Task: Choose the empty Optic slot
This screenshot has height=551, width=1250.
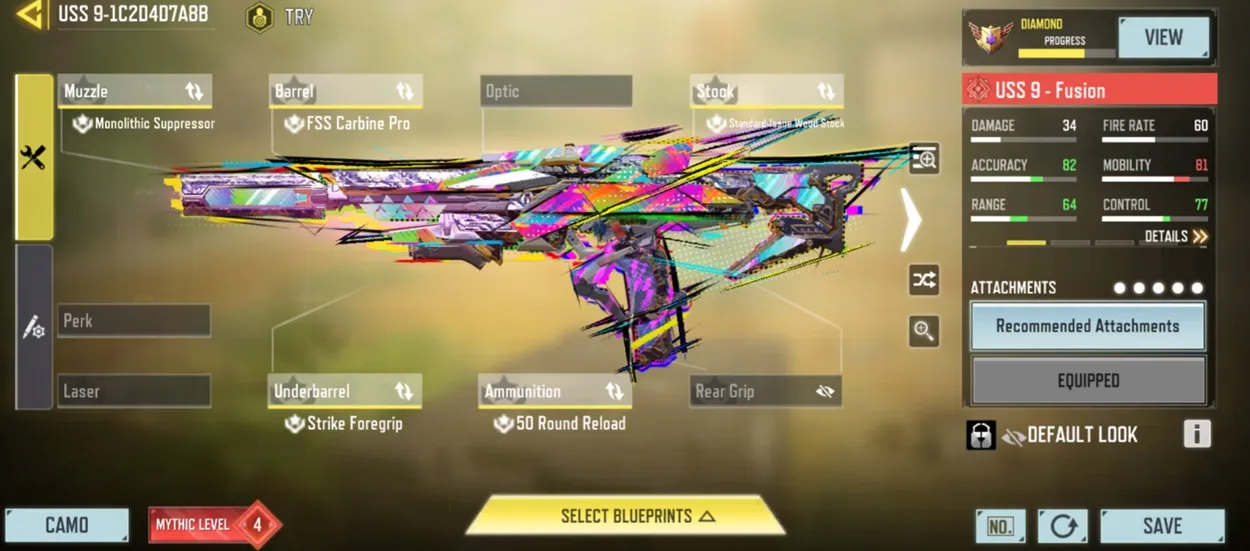Action: [556, 92]
